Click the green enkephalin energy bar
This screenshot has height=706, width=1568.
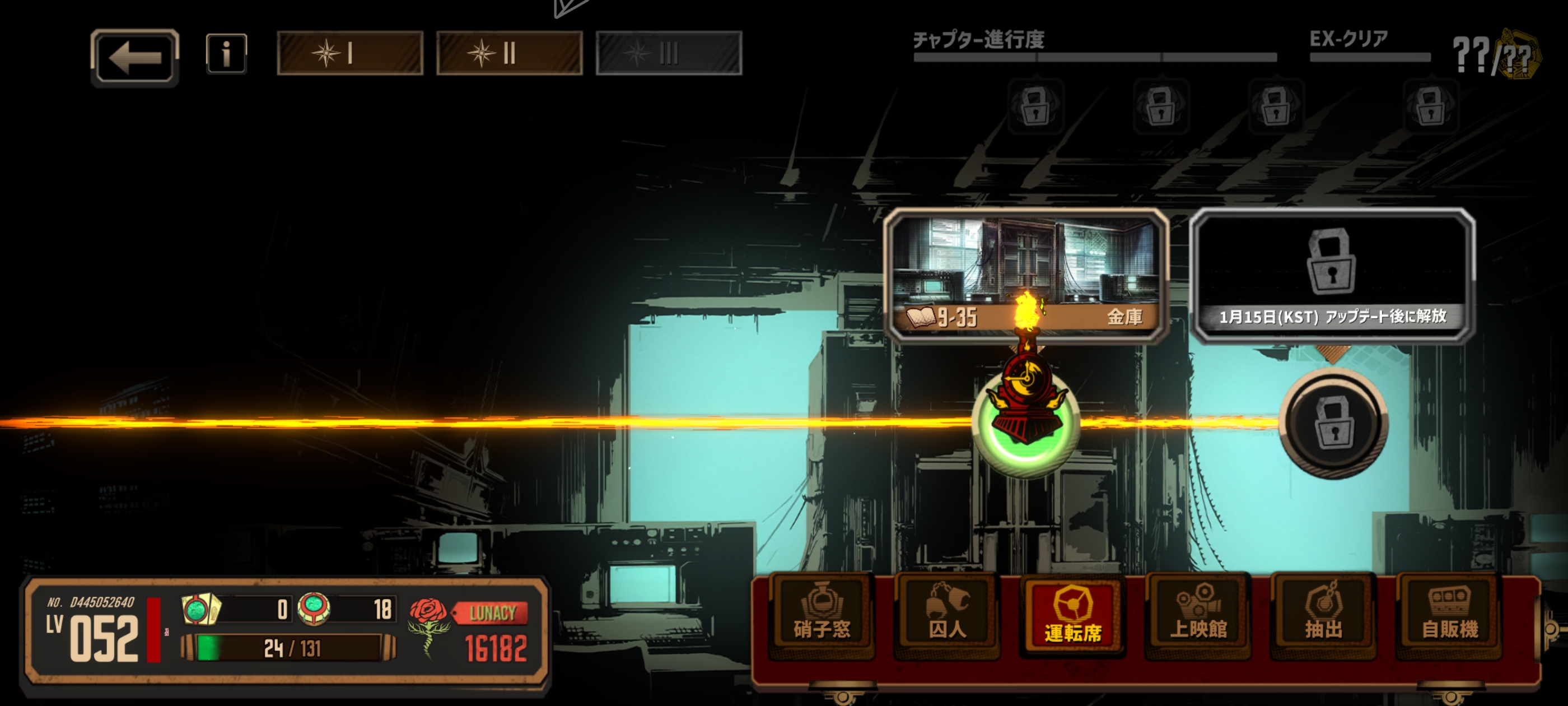(x=289, y=648)
